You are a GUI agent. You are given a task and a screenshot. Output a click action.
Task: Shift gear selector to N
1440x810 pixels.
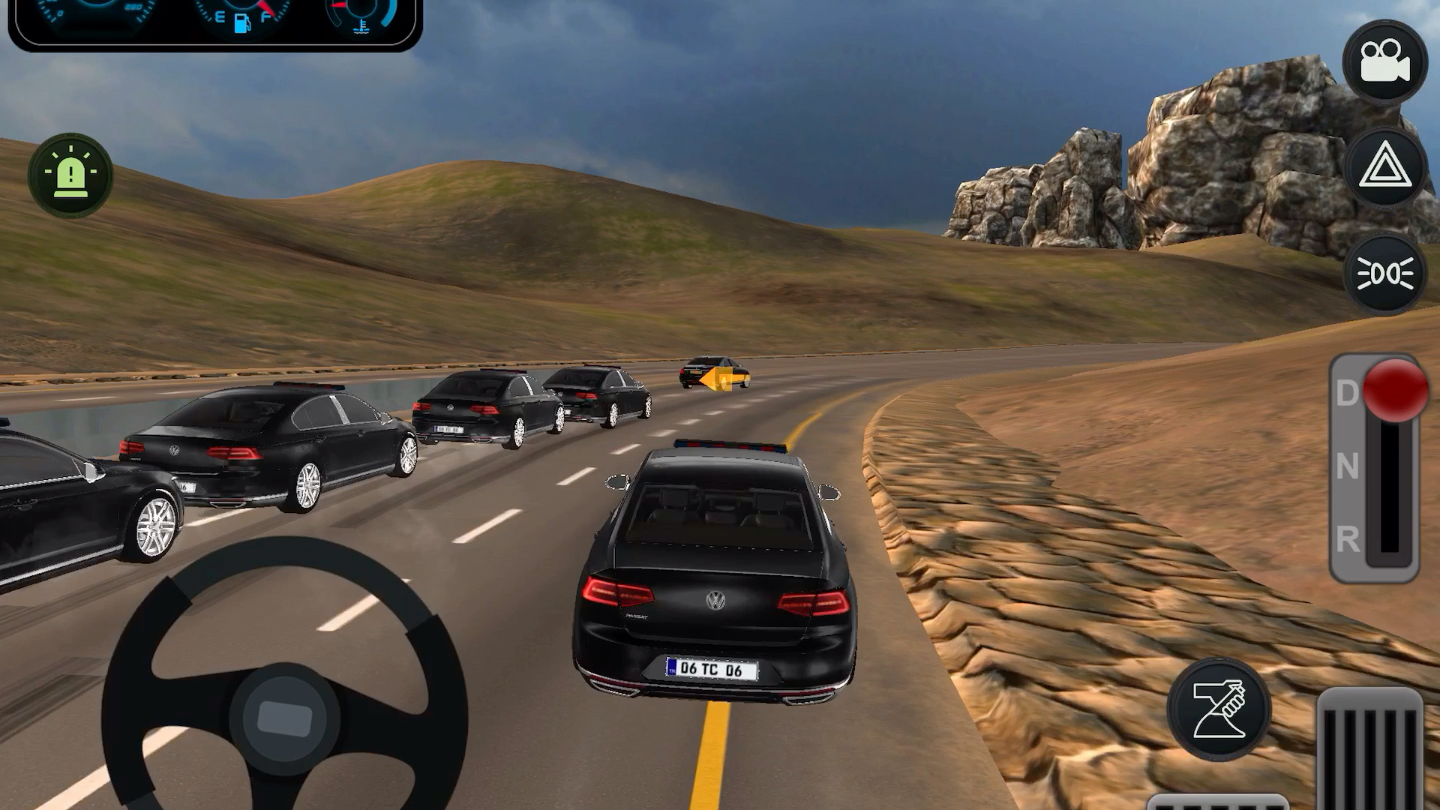tap(1348, 466)
